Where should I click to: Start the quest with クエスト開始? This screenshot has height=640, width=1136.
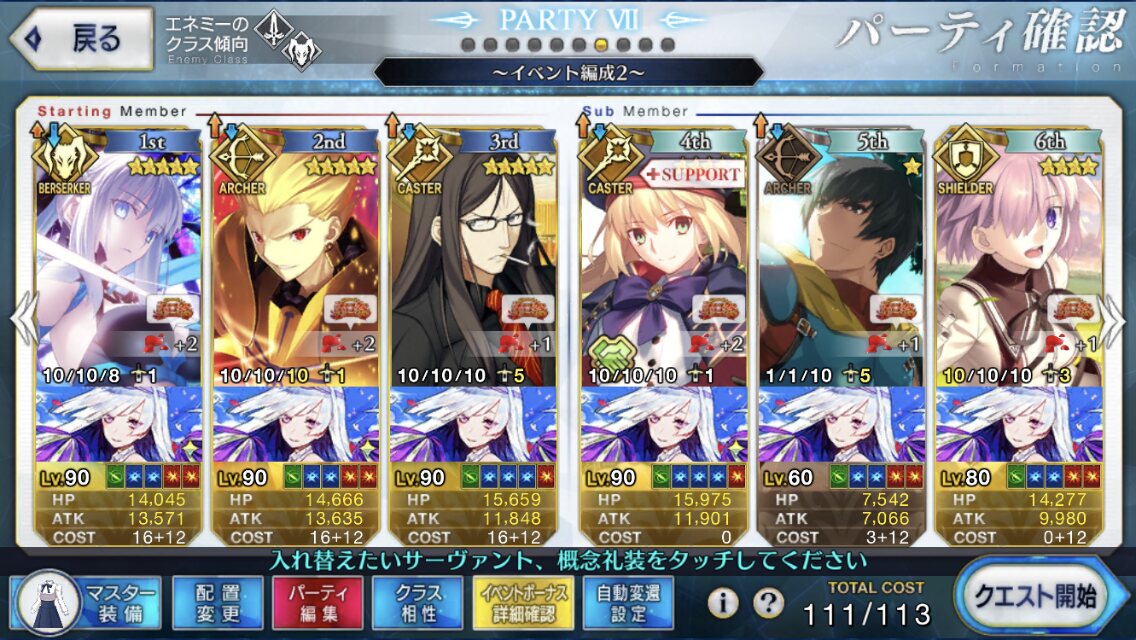1043,598
